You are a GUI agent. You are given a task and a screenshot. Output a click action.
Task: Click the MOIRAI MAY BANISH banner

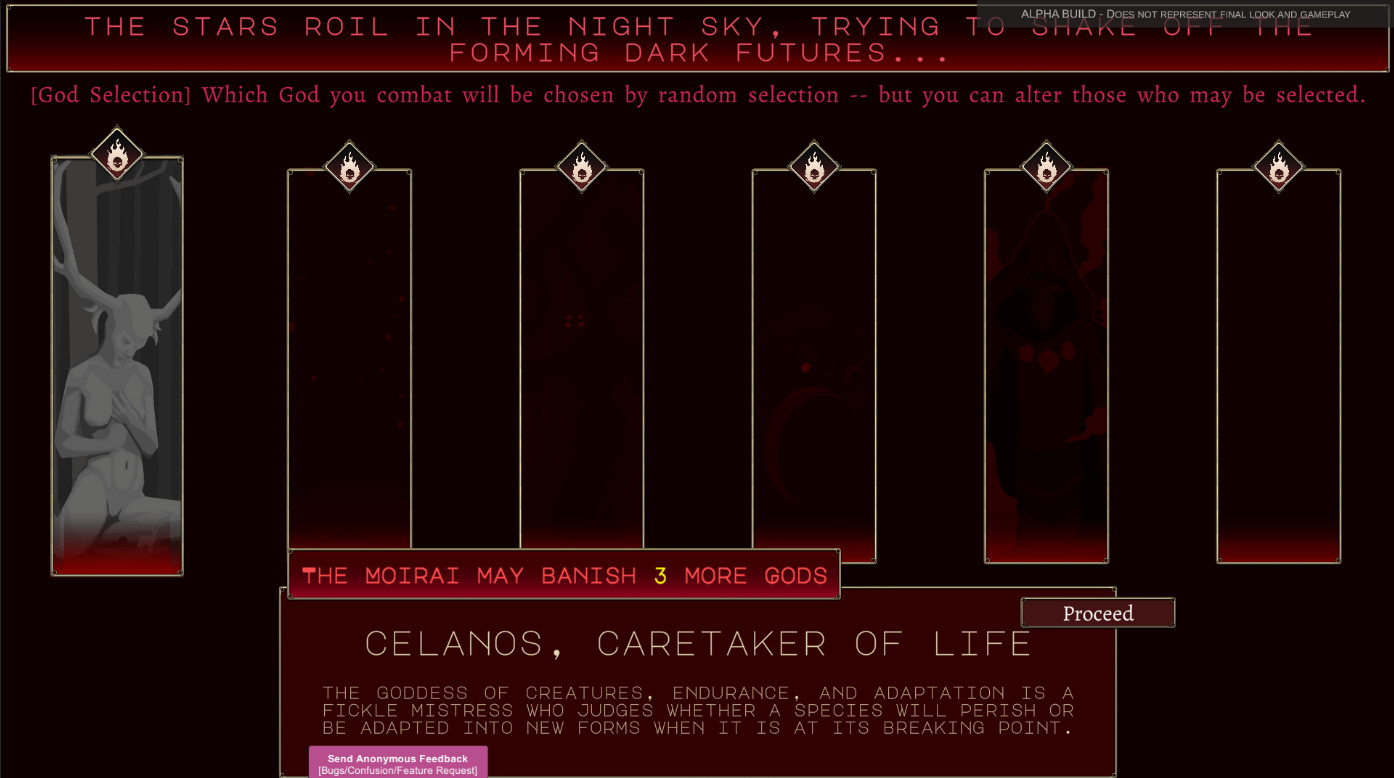[x=563, y=575]
